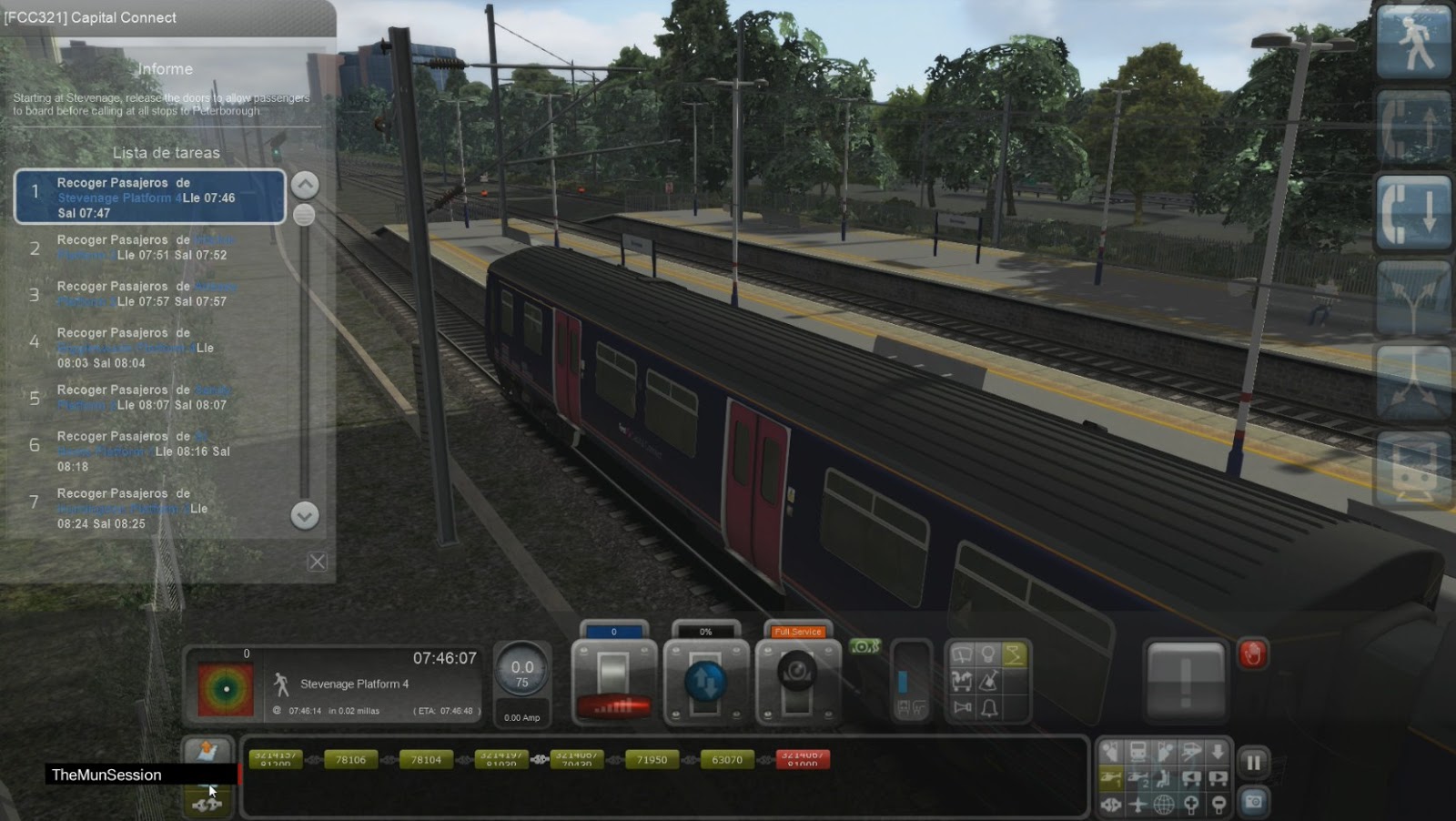Pause the simulation
This screenshot has height=821, width=1456.
[x=1253, y=763]
